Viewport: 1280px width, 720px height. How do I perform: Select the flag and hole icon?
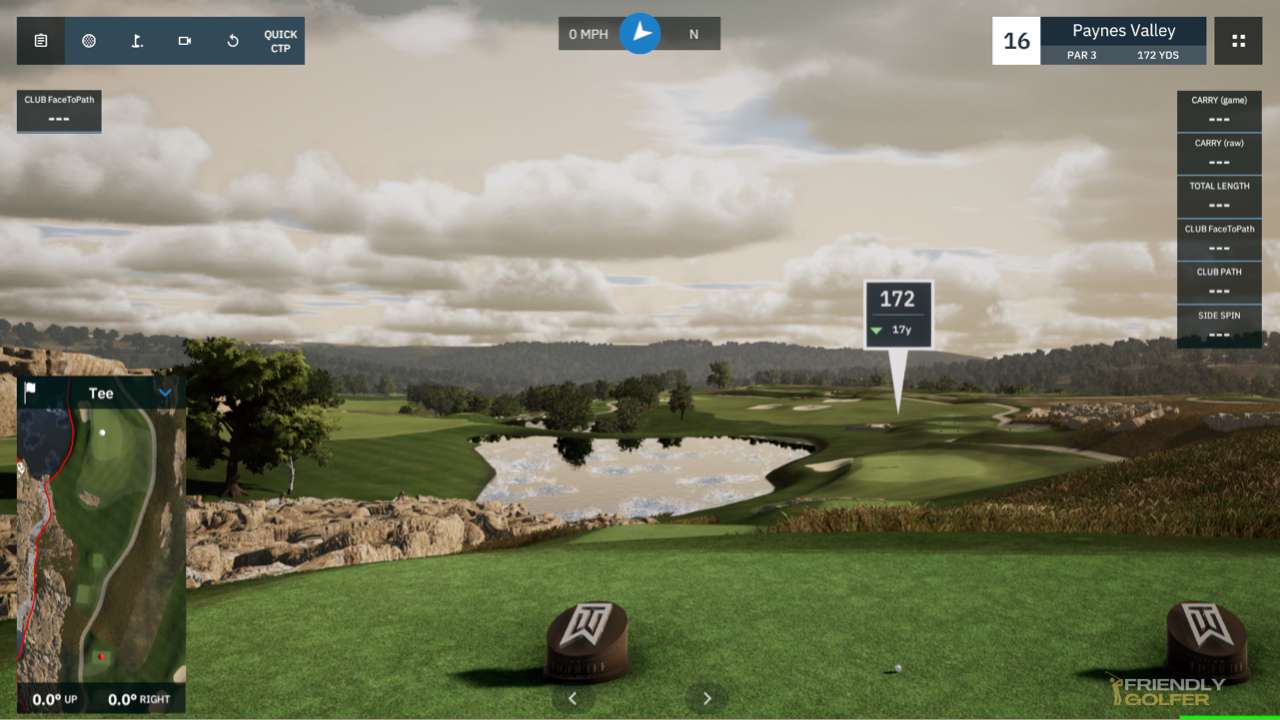(x=137, y=41)
